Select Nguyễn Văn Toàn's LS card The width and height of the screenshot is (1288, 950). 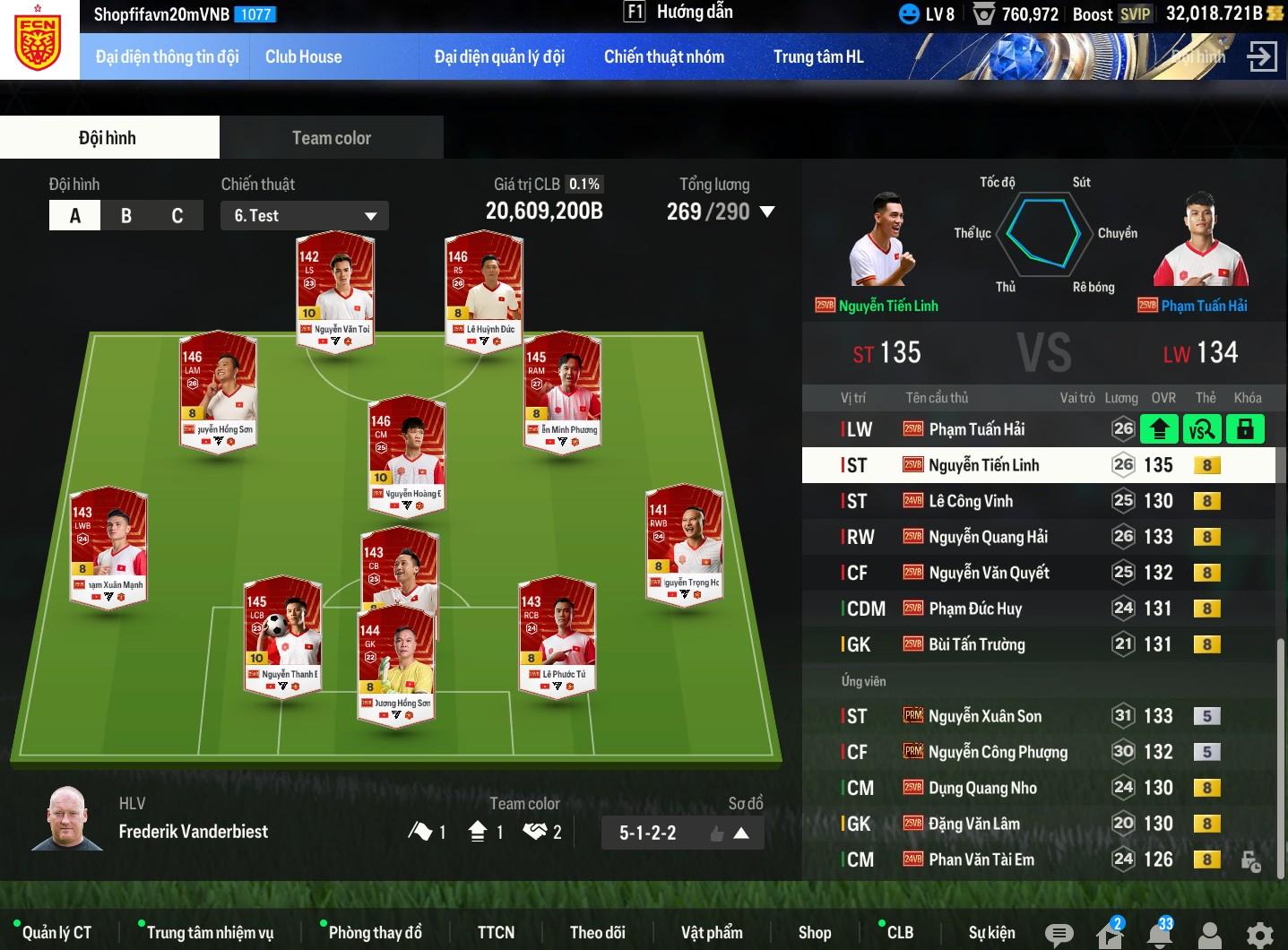pyautogui.click(x=335, y=287)
